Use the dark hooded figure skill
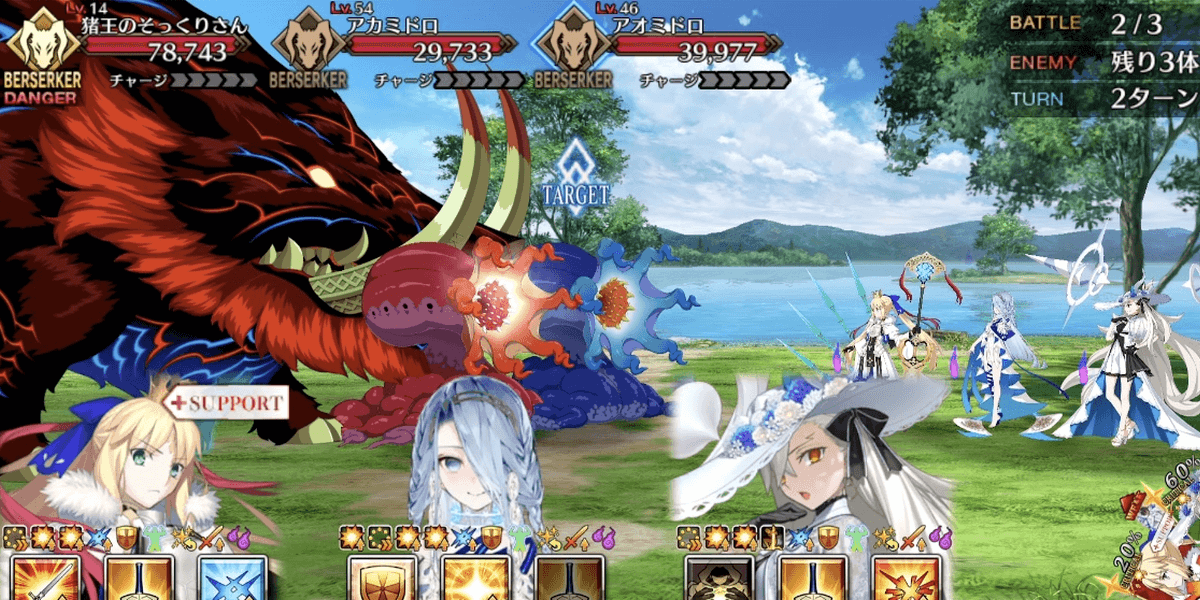 click(x=718, y=578)
